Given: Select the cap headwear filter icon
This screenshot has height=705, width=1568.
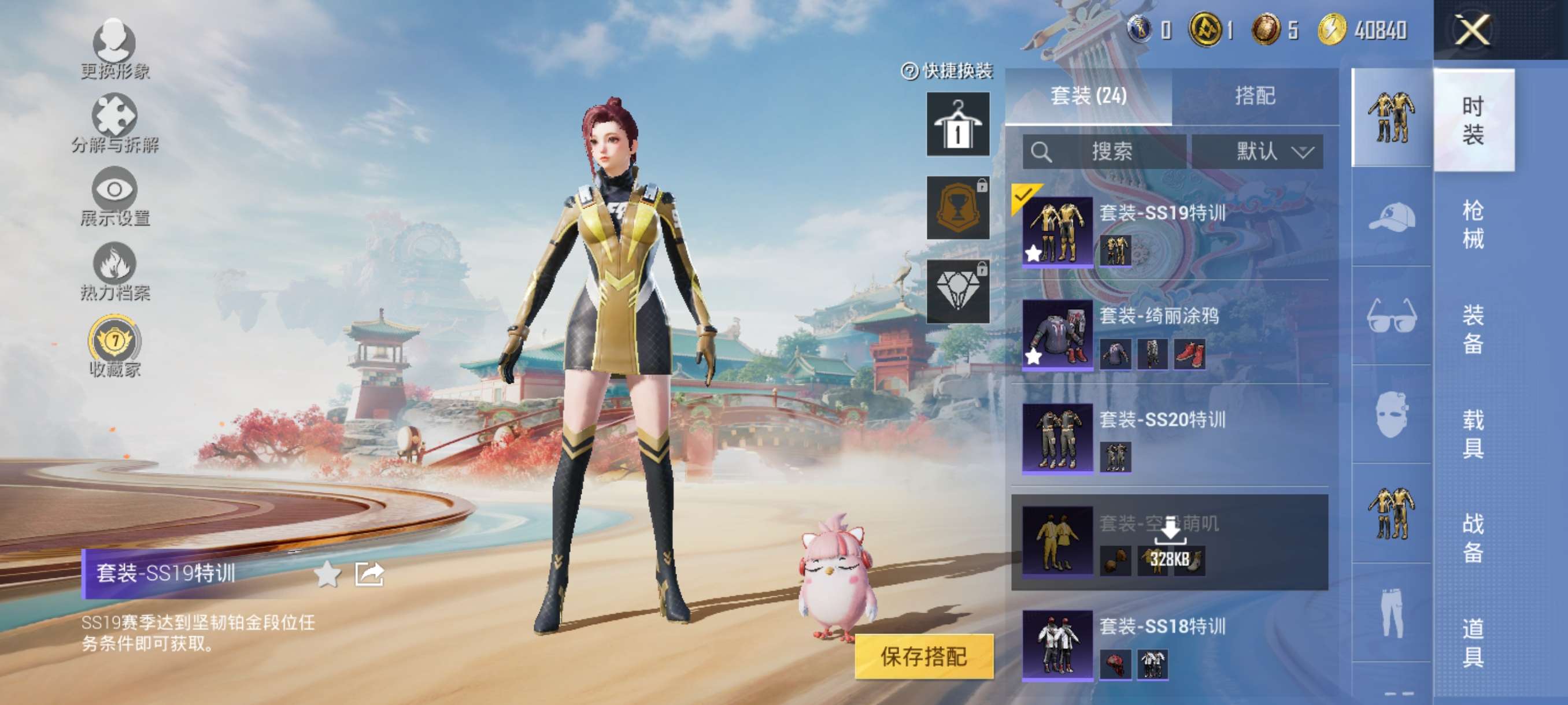Looking at the screenshot, I should (x=1392, y=217).
